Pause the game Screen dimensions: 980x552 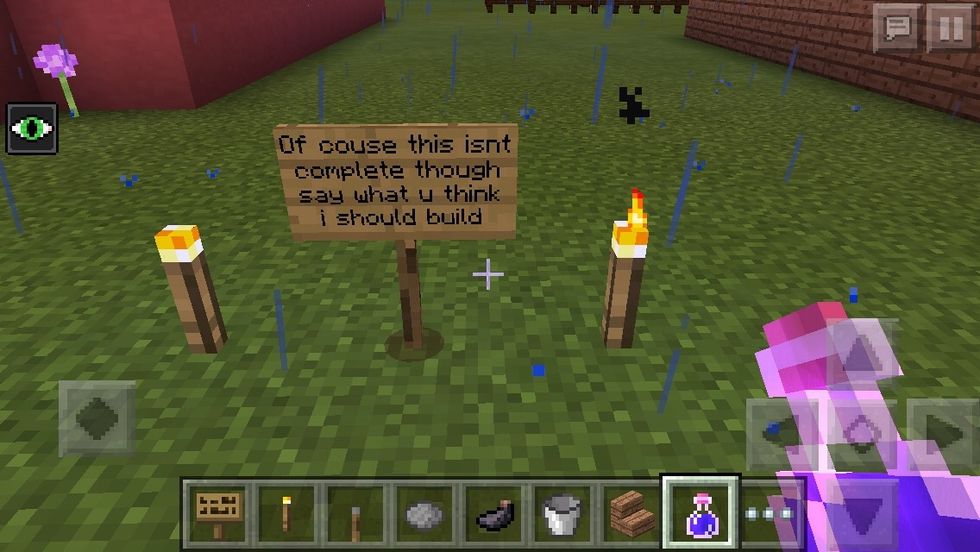pos(949,28)
